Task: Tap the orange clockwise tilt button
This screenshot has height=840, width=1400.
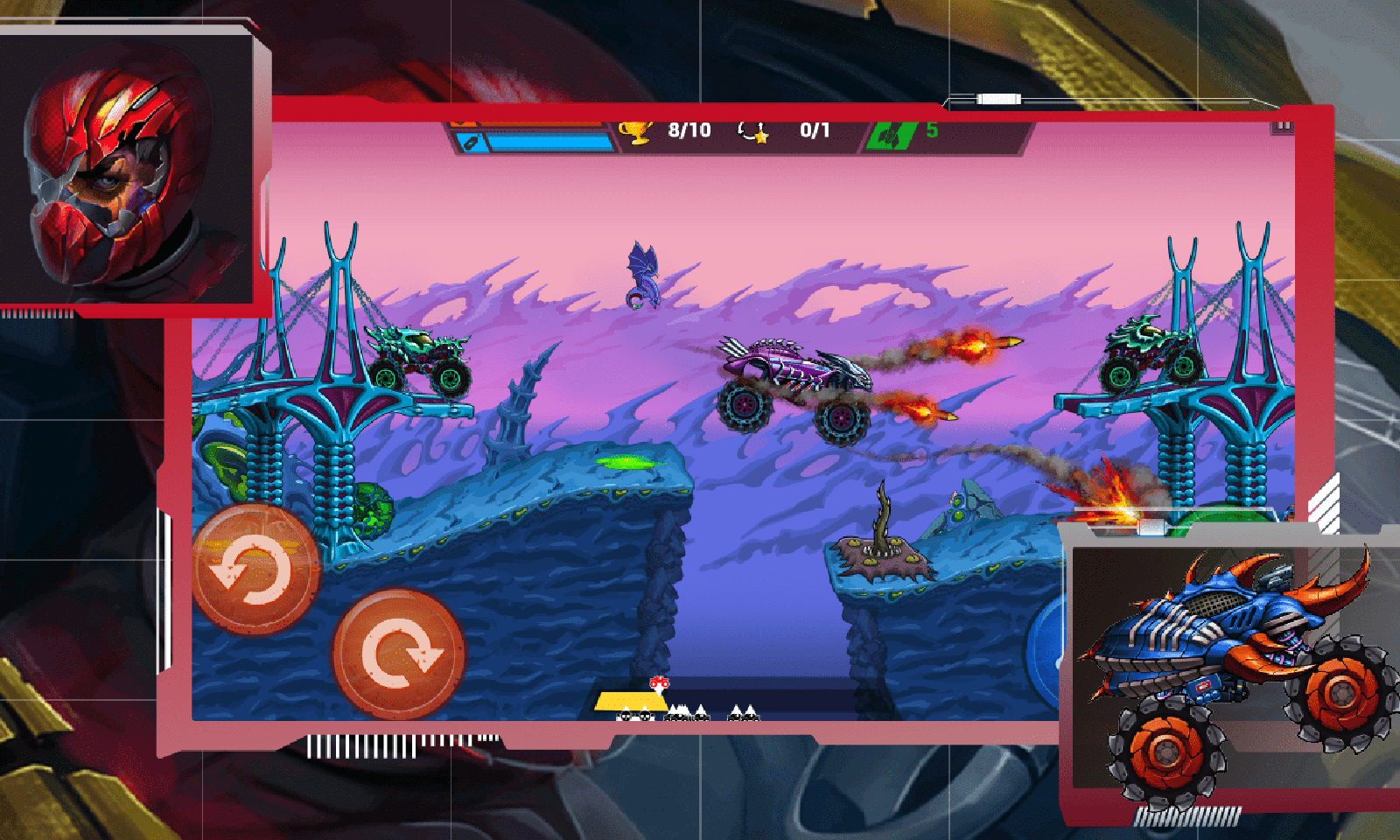Action: coord(399,653)
